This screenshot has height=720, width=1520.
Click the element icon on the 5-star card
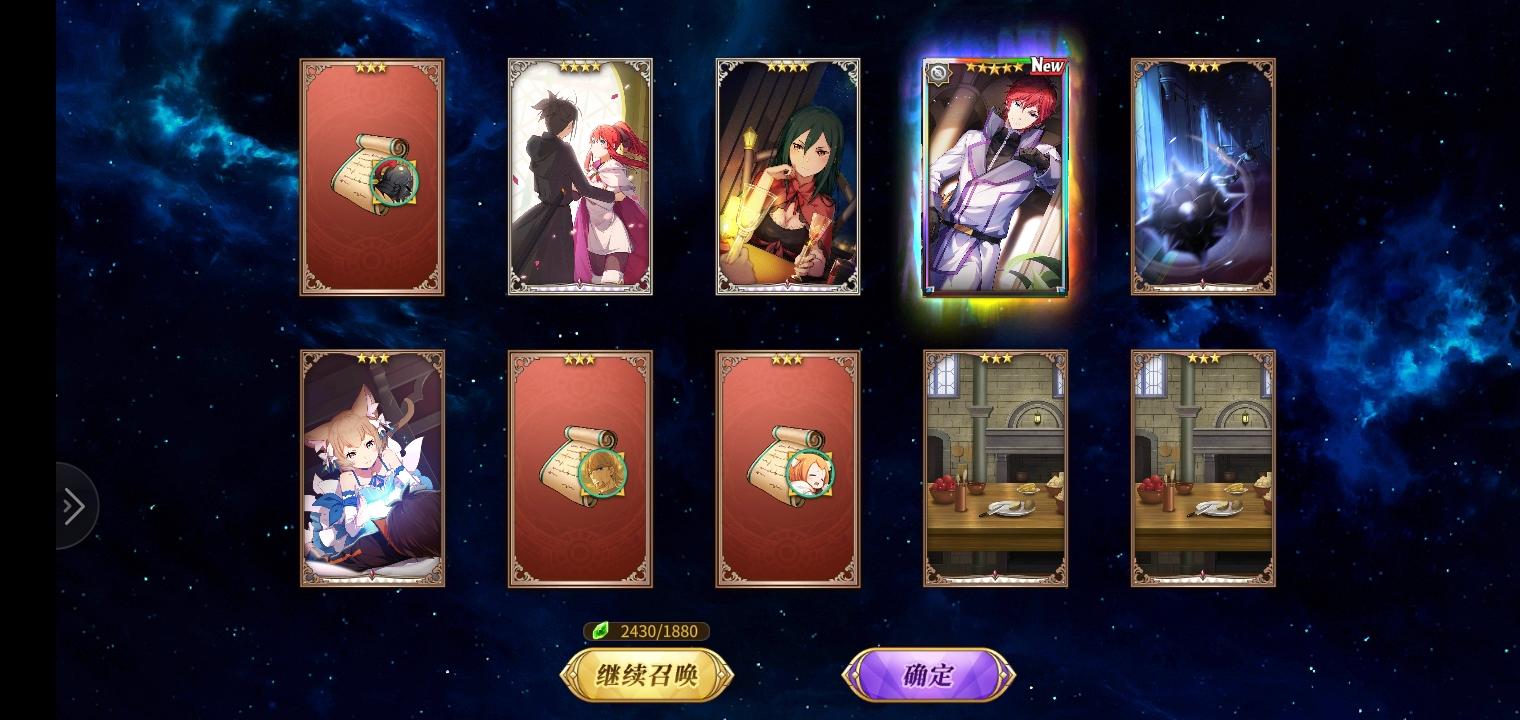pyautogui.click(x=938, y=73)
